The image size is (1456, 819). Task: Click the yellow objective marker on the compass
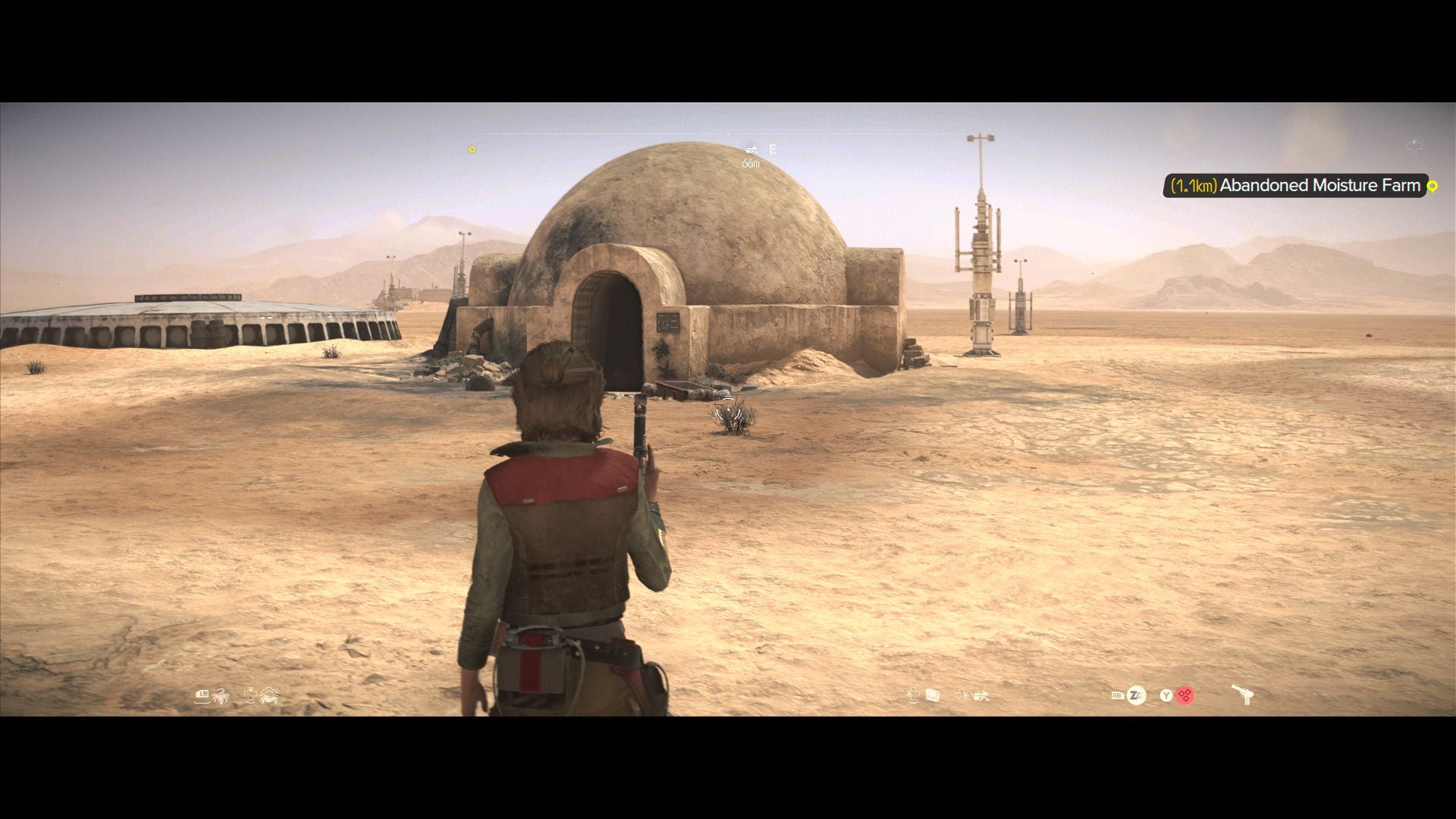click(472, 149)
